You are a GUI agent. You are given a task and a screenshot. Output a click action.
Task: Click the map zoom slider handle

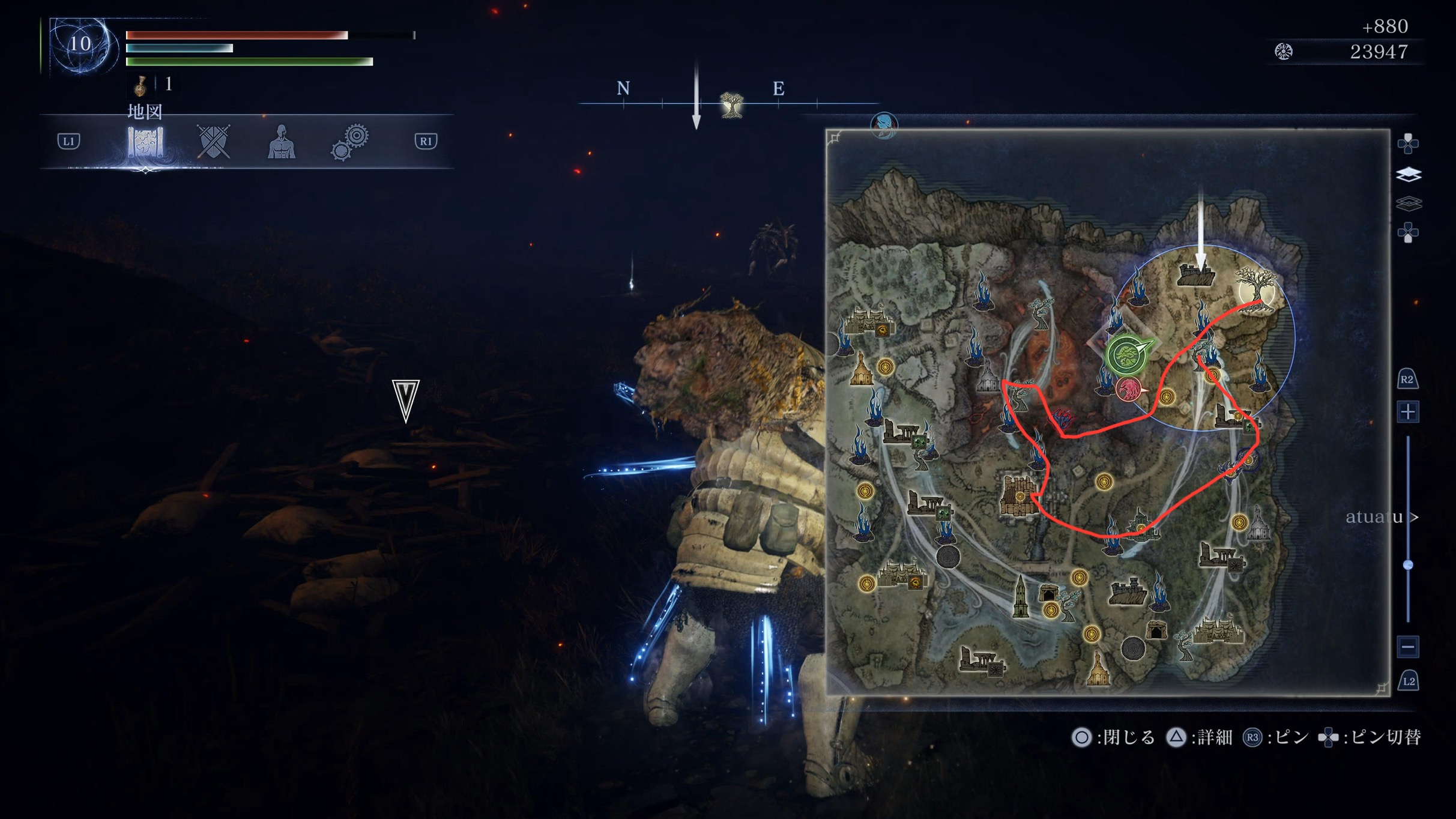tap(1408, 565)
